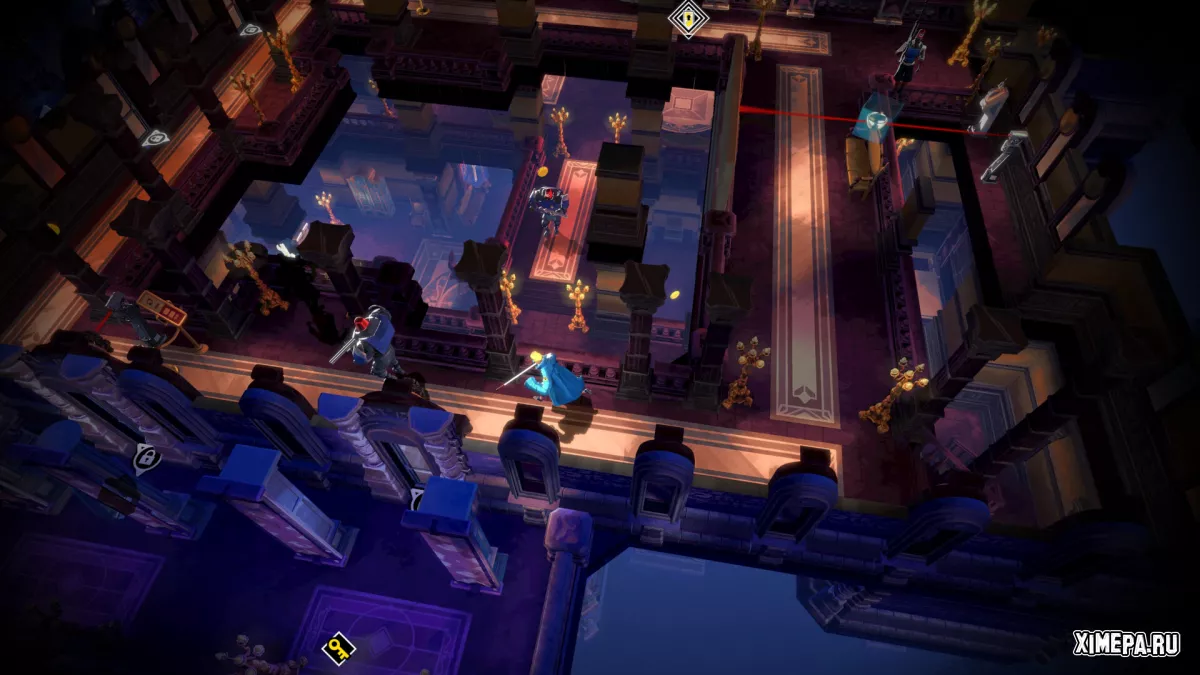Select the diamond keyhole objective marker
The height and width of the screenshot is (675, 1200).
coord(687,17)
